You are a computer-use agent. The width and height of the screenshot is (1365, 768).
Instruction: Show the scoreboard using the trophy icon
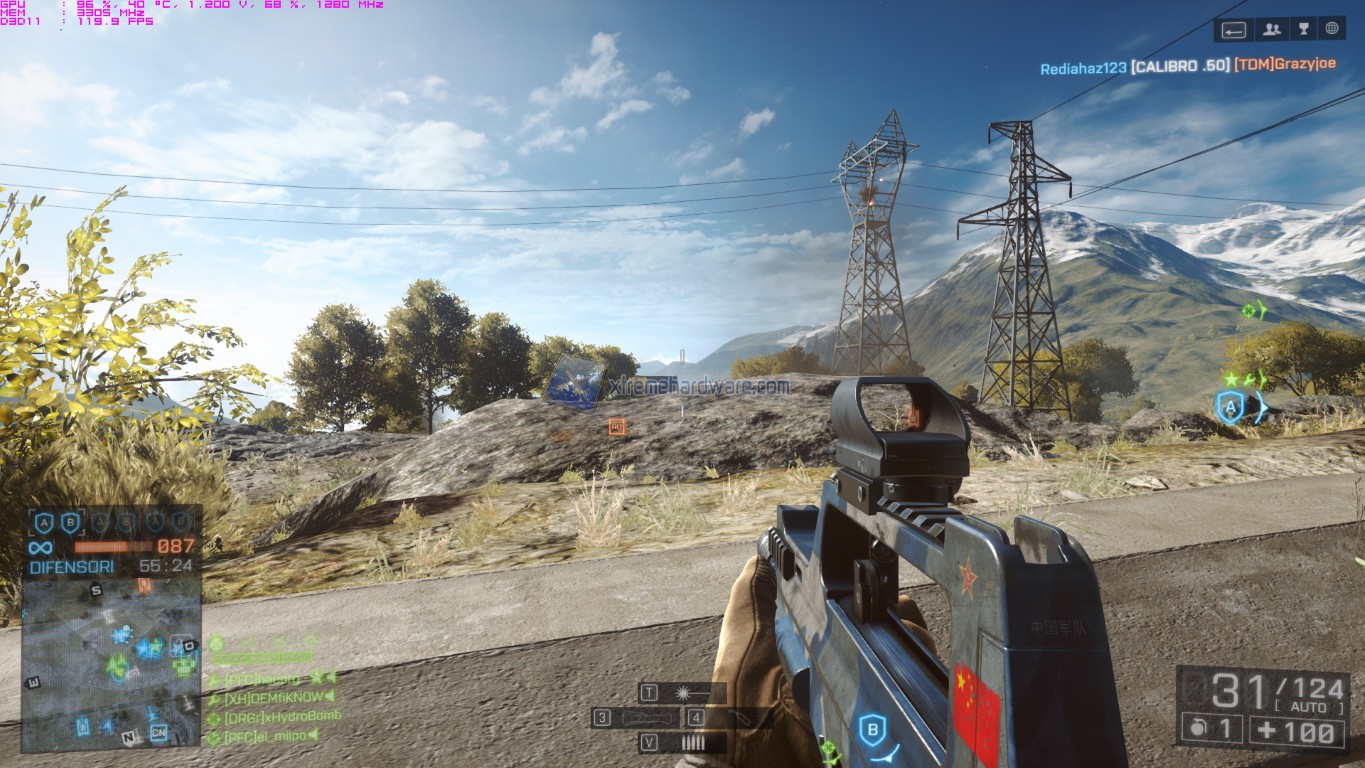click(x=1303, y=29)
